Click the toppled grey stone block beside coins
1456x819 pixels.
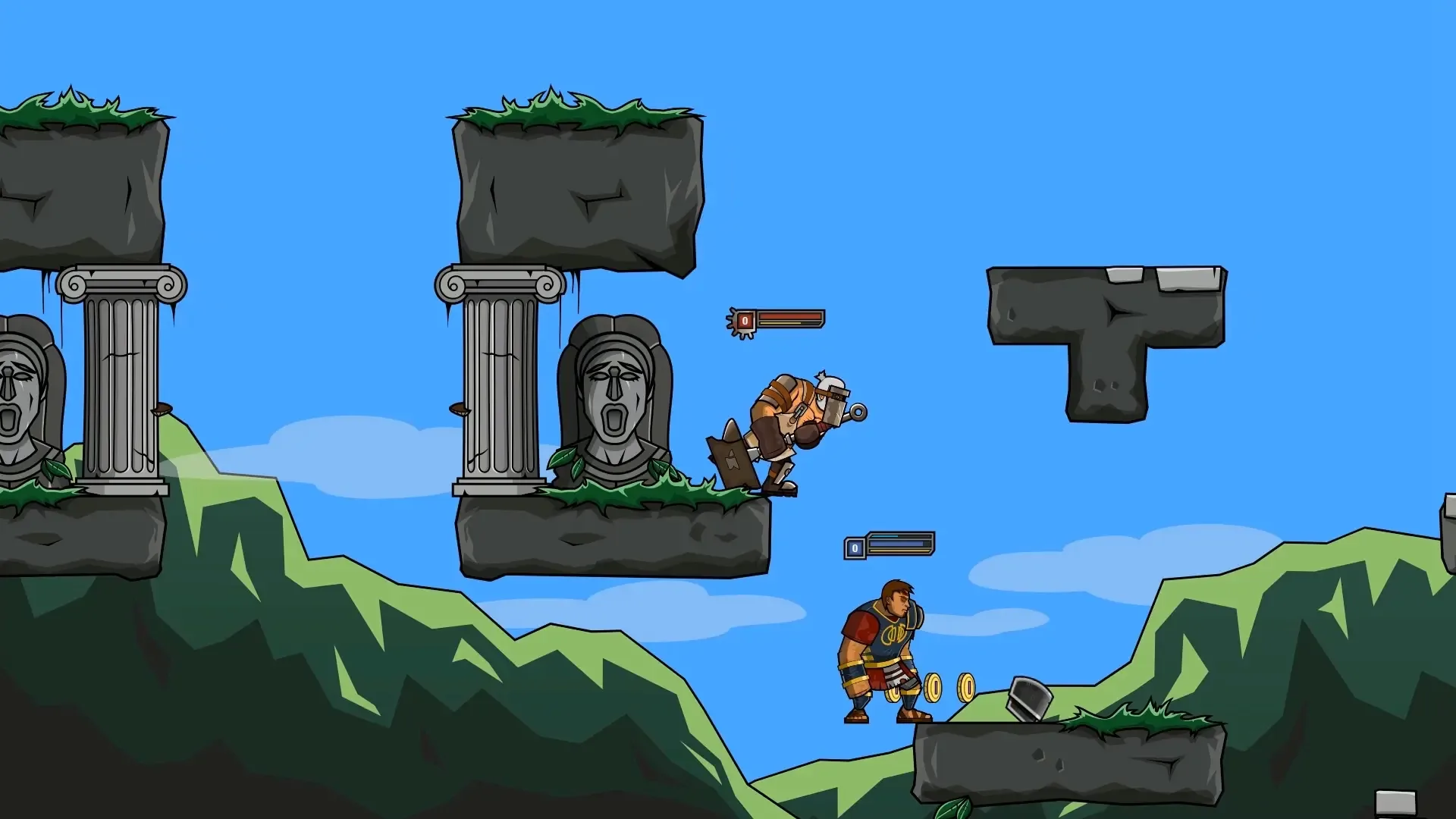[1028, 699]
